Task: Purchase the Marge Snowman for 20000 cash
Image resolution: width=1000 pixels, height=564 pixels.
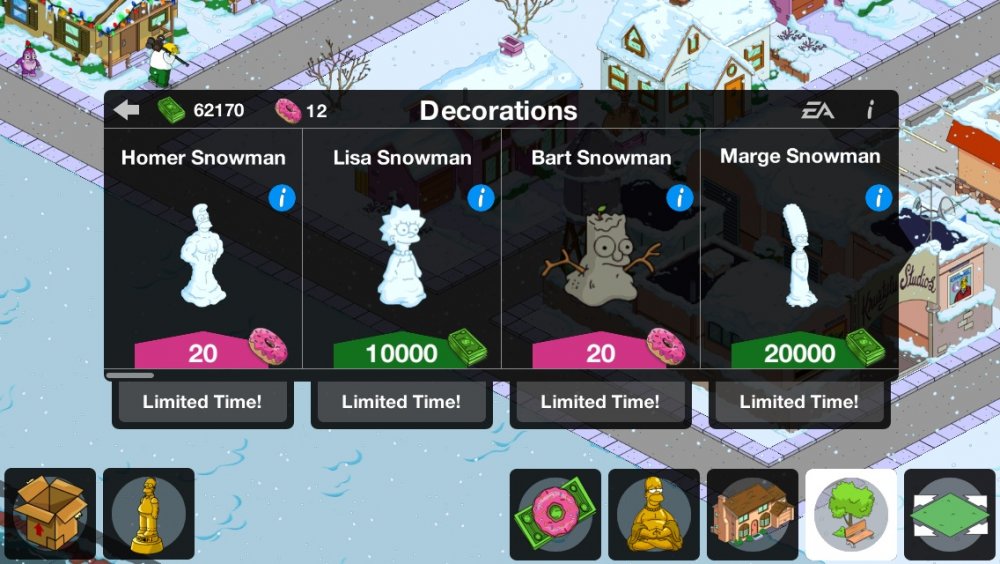Action: click(x=800, y=352)
